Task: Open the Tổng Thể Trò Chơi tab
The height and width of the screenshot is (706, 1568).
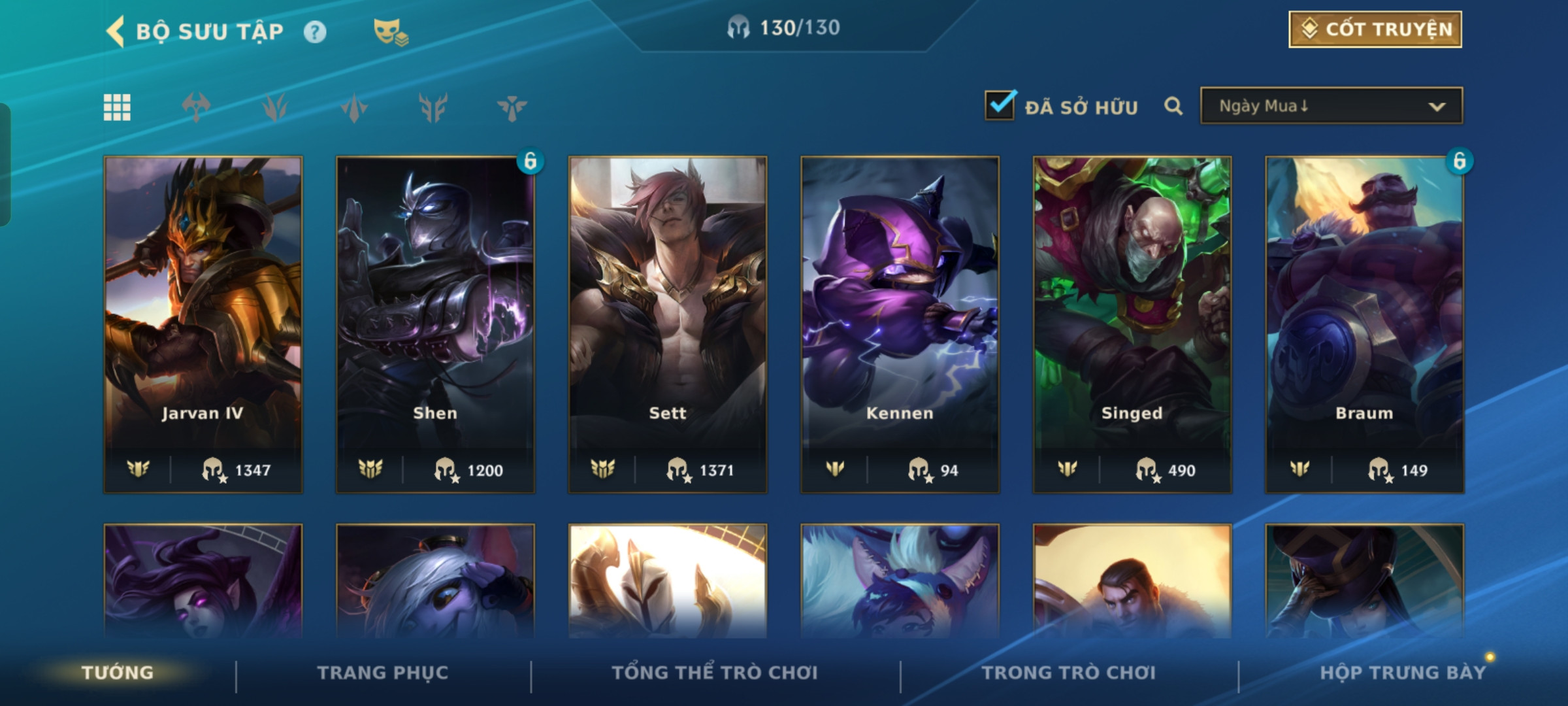Action: (715, 673)
